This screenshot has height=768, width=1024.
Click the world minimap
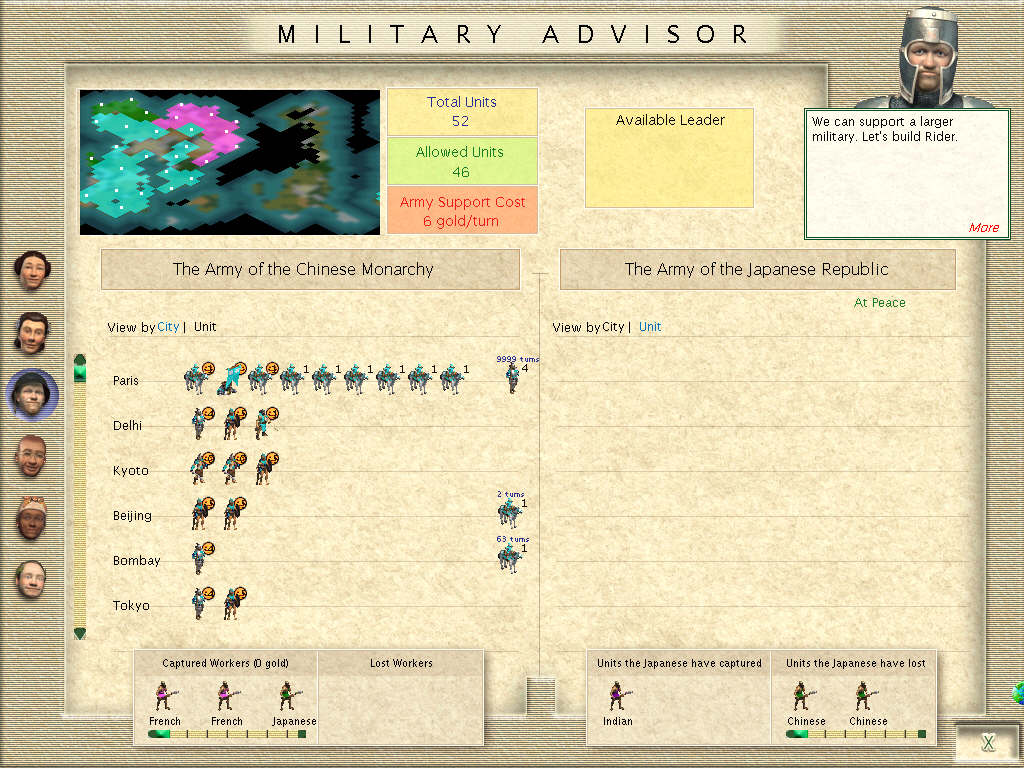pos(230,162)
